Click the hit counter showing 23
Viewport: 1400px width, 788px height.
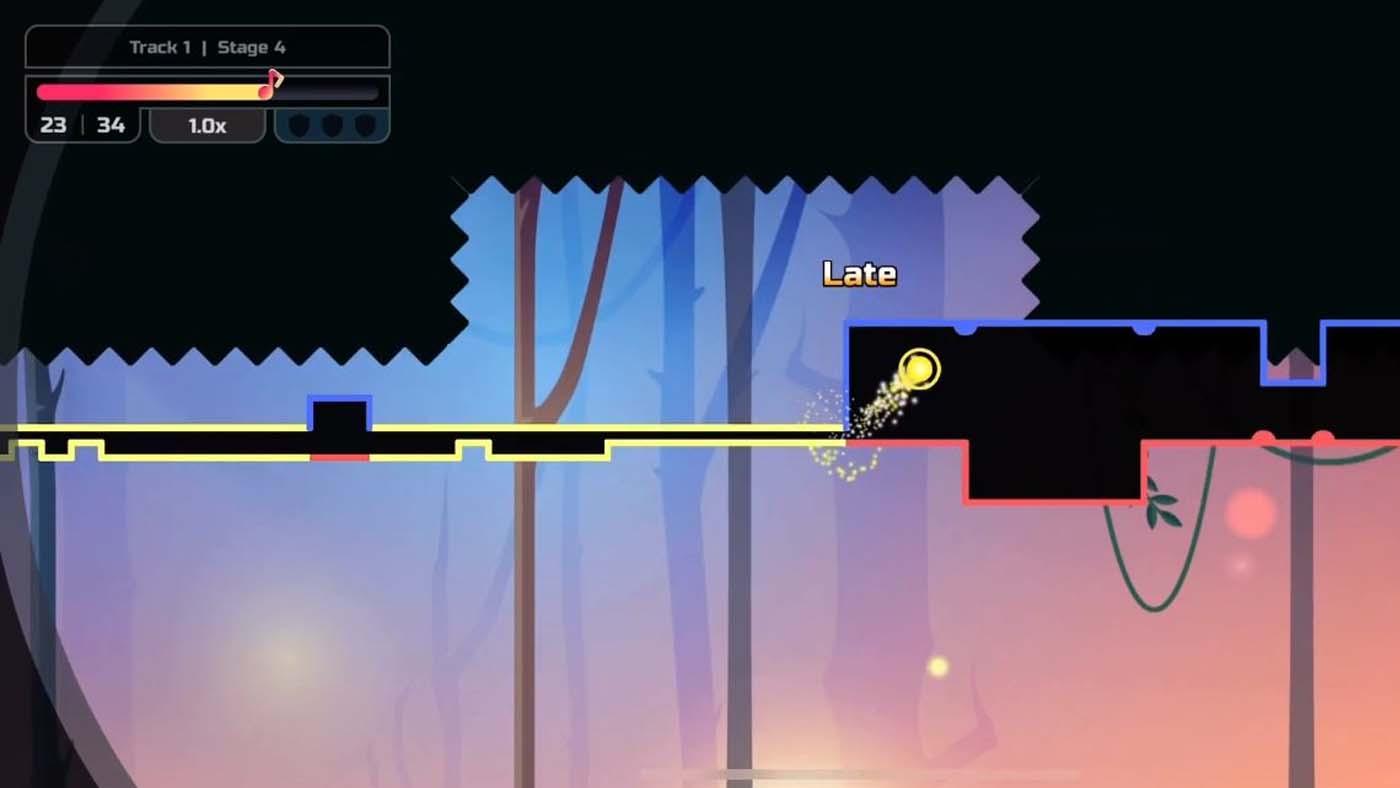pyautogui.click(x=53, y=125)
